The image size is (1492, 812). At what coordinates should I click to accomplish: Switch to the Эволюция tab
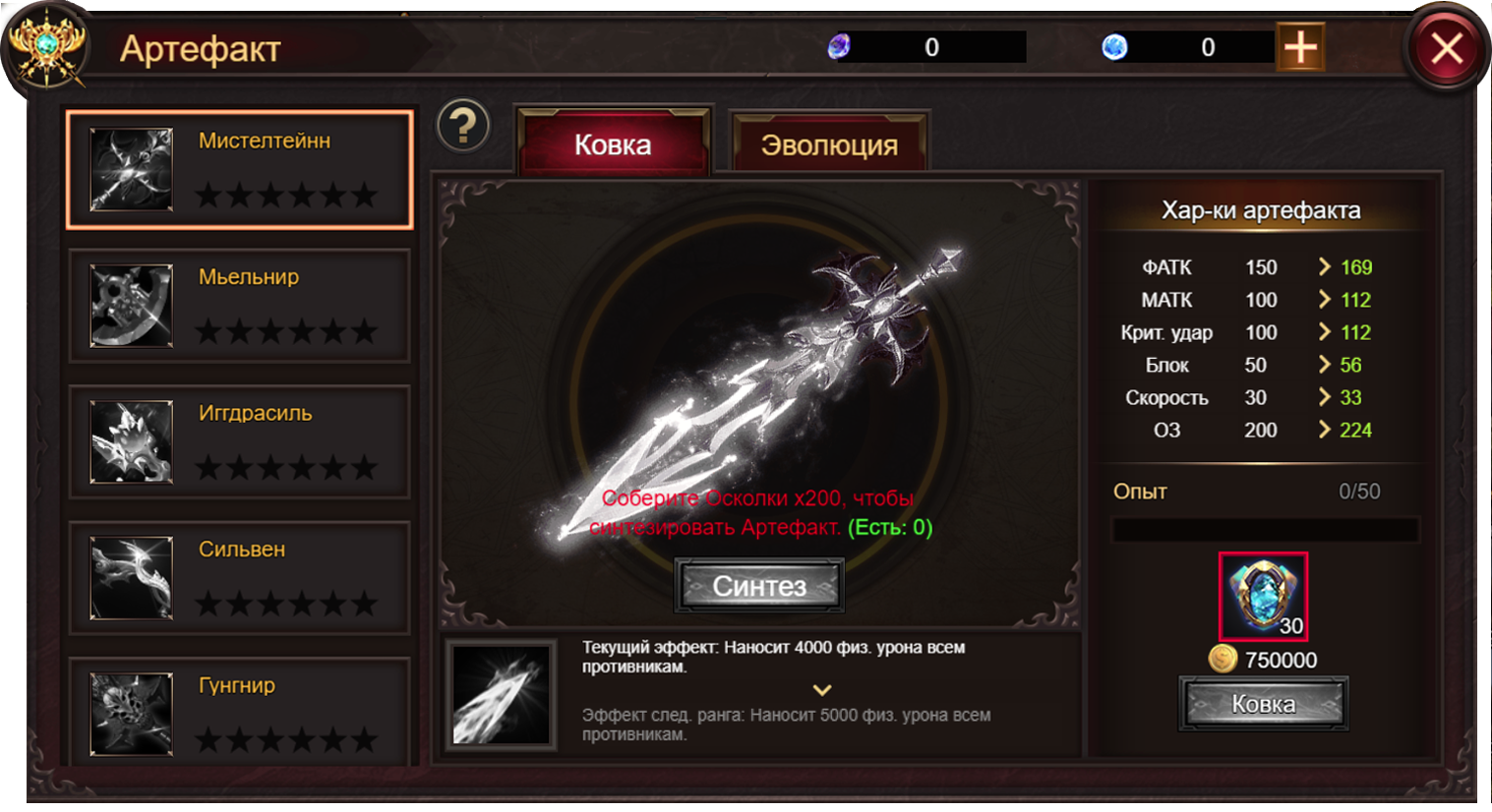(x=829, y=145)
